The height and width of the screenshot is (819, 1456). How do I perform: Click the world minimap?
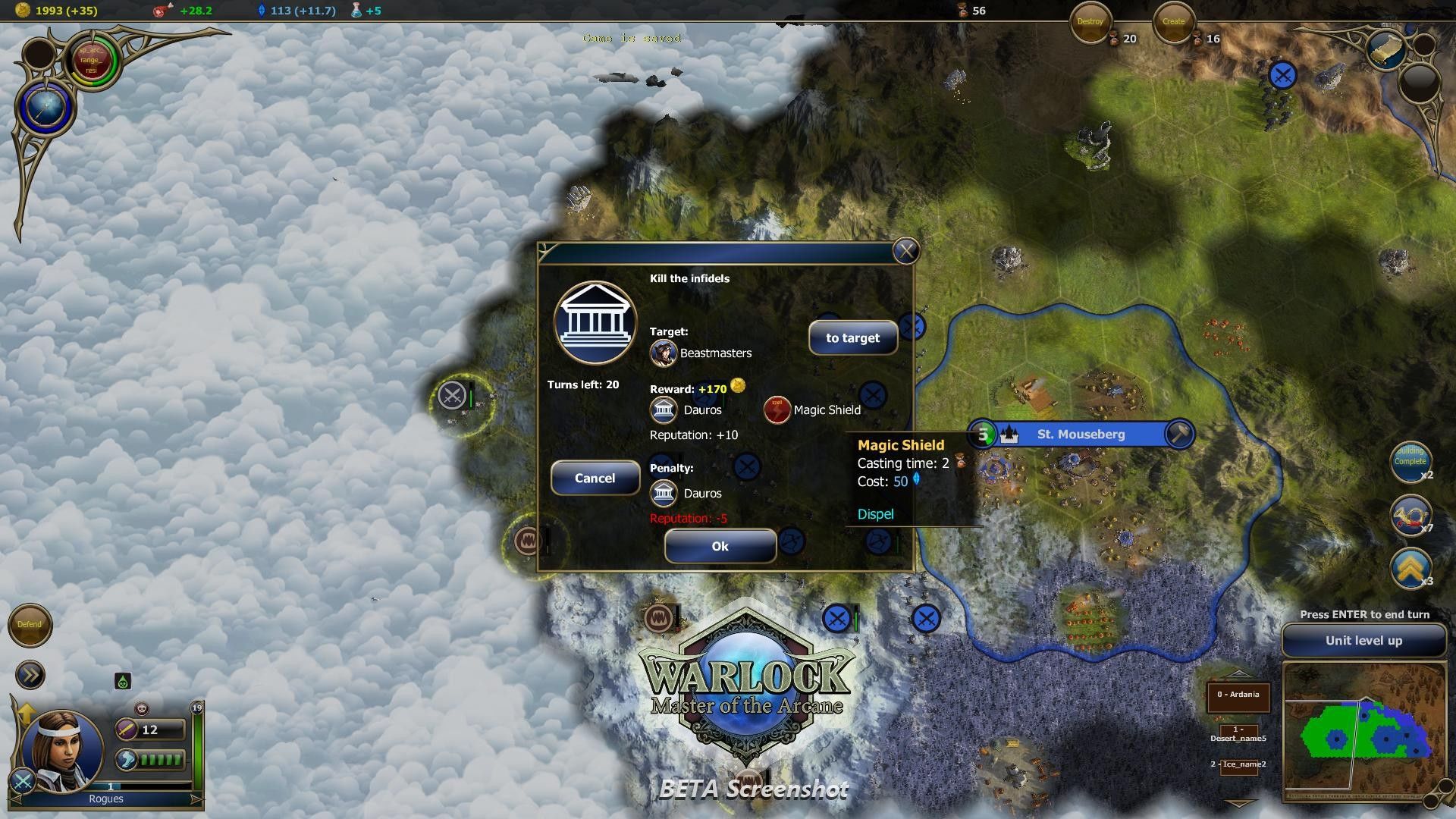1363,731
